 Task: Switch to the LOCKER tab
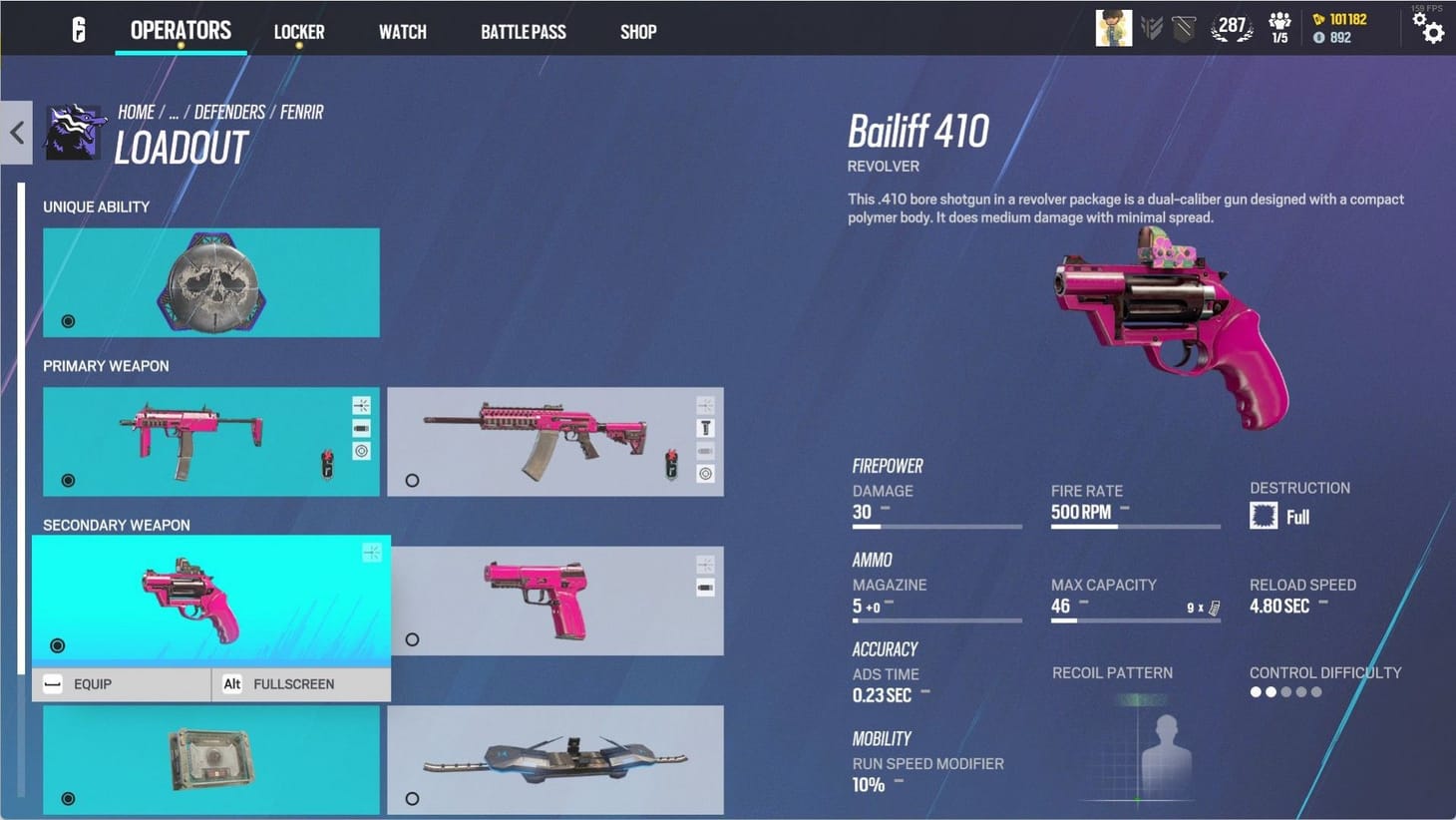298,31
